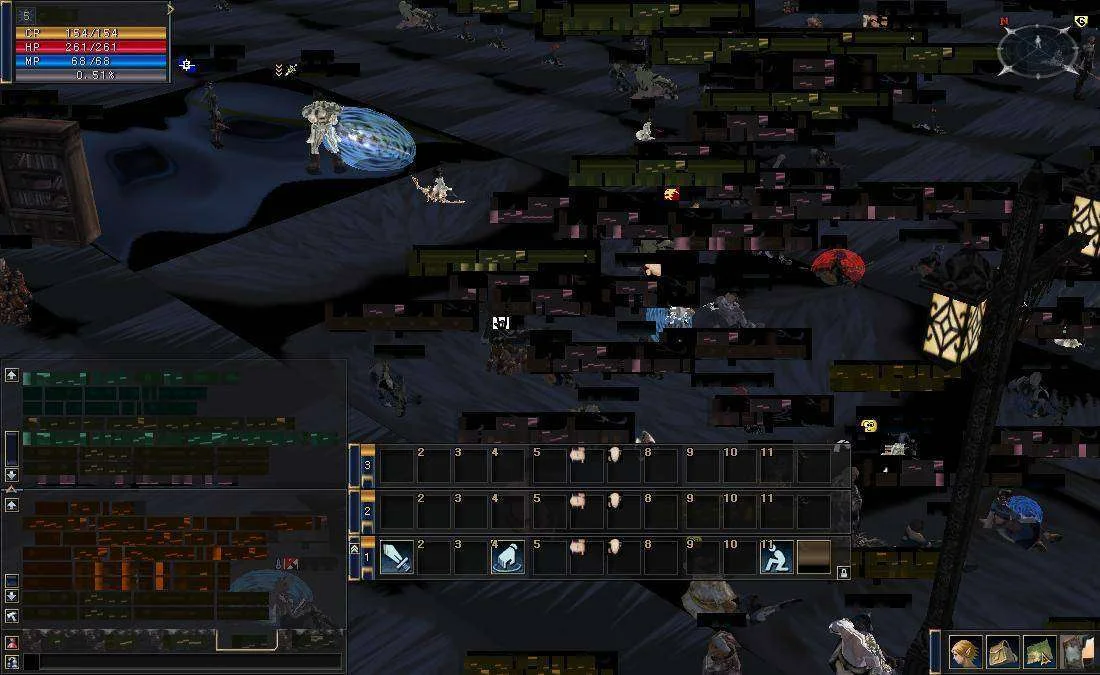
Task: Collapse the extra hotbars with the double-arrow button
Action: tap(355, 548)
